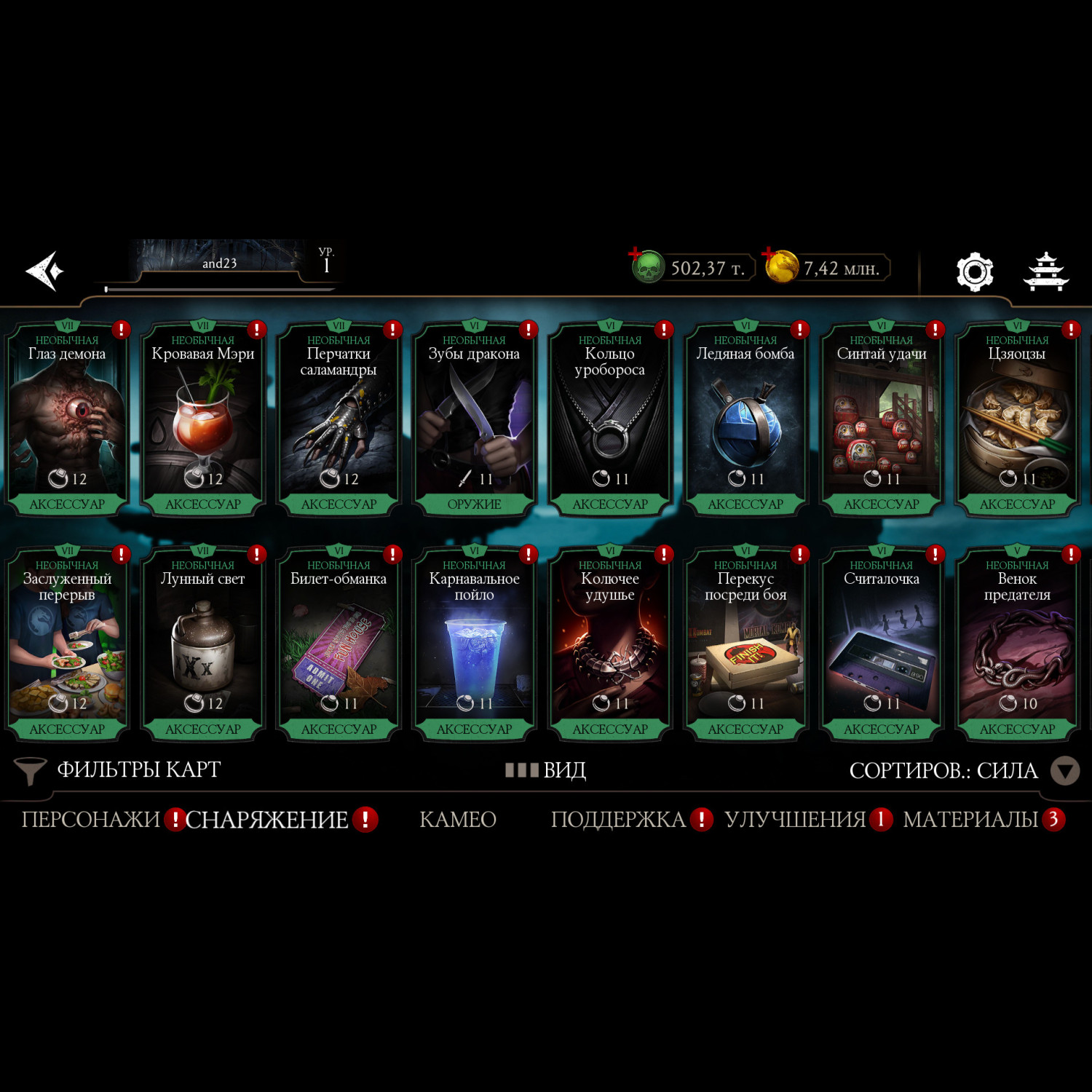Select the Кровавая Мэри card

pyautogui.click(x=202, y=420)
